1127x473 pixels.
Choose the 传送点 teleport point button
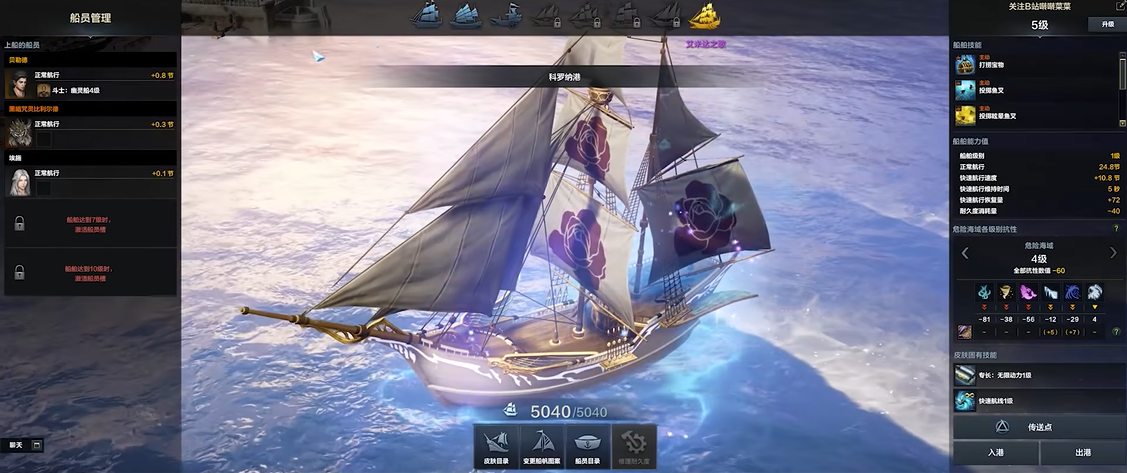tap(1038, 427)
